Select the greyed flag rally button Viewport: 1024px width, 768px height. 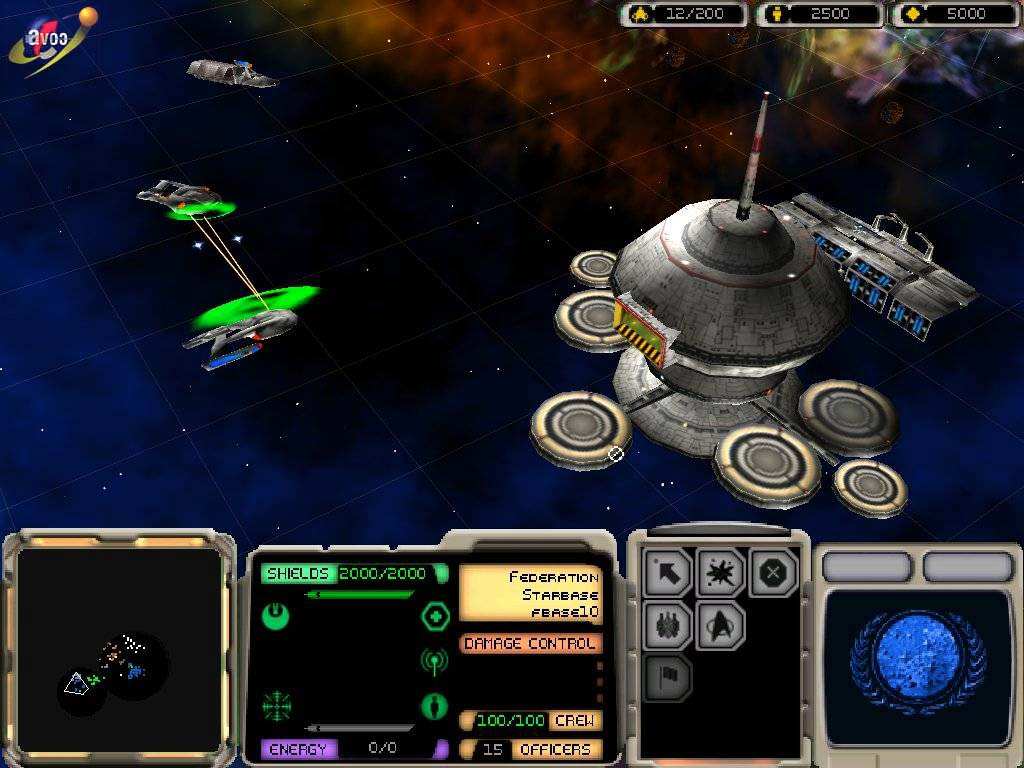click(x=668, y=678)
